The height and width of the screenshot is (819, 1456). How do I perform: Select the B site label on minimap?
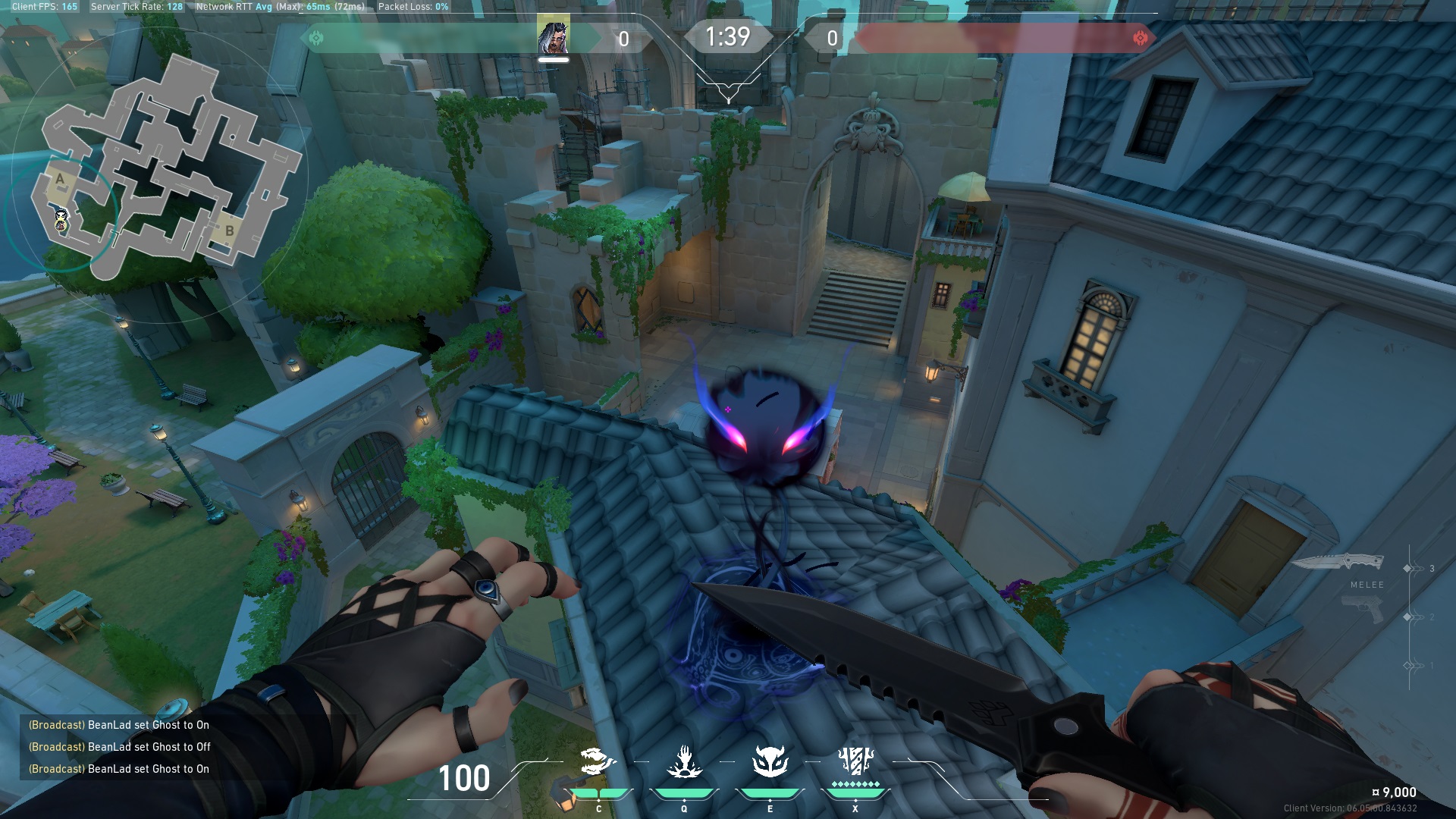[229, 231]
